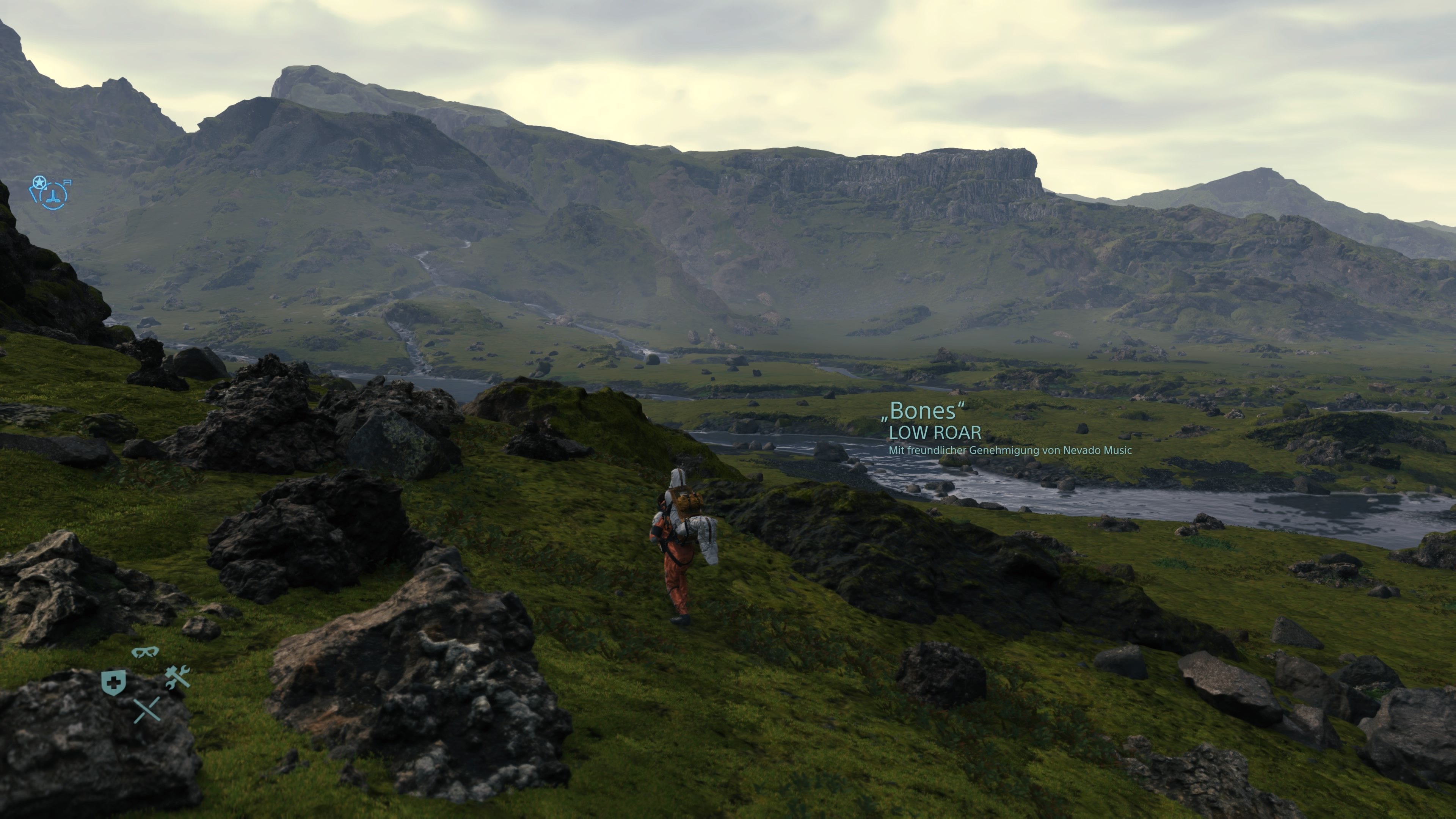Viewport: 1456px width, 819px height.
Task: Click the star badge icon
Action: [x=39, y=182]
